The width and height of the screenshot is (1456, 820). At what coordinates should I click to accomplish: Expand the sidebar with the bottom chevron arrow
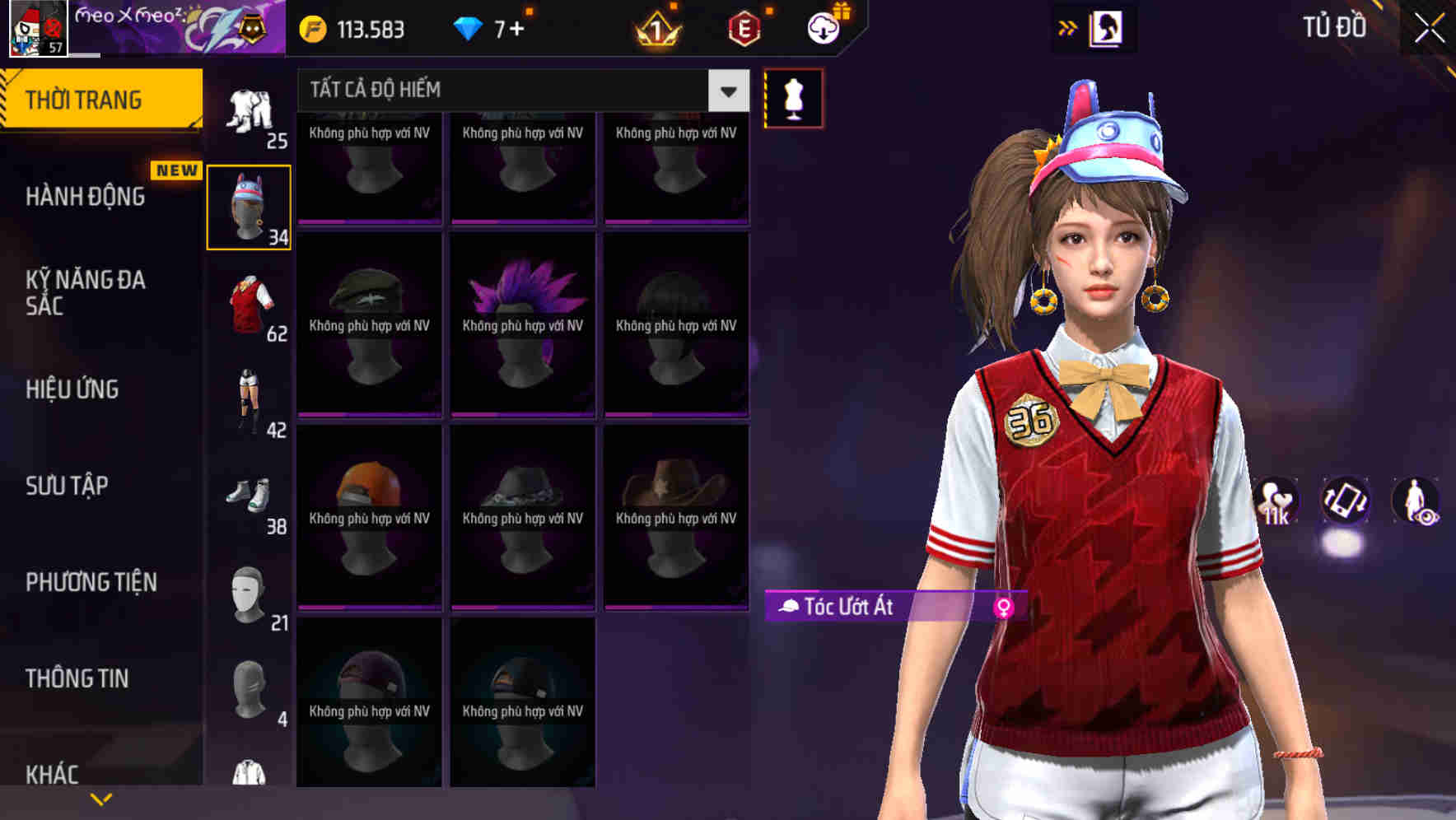101,798
